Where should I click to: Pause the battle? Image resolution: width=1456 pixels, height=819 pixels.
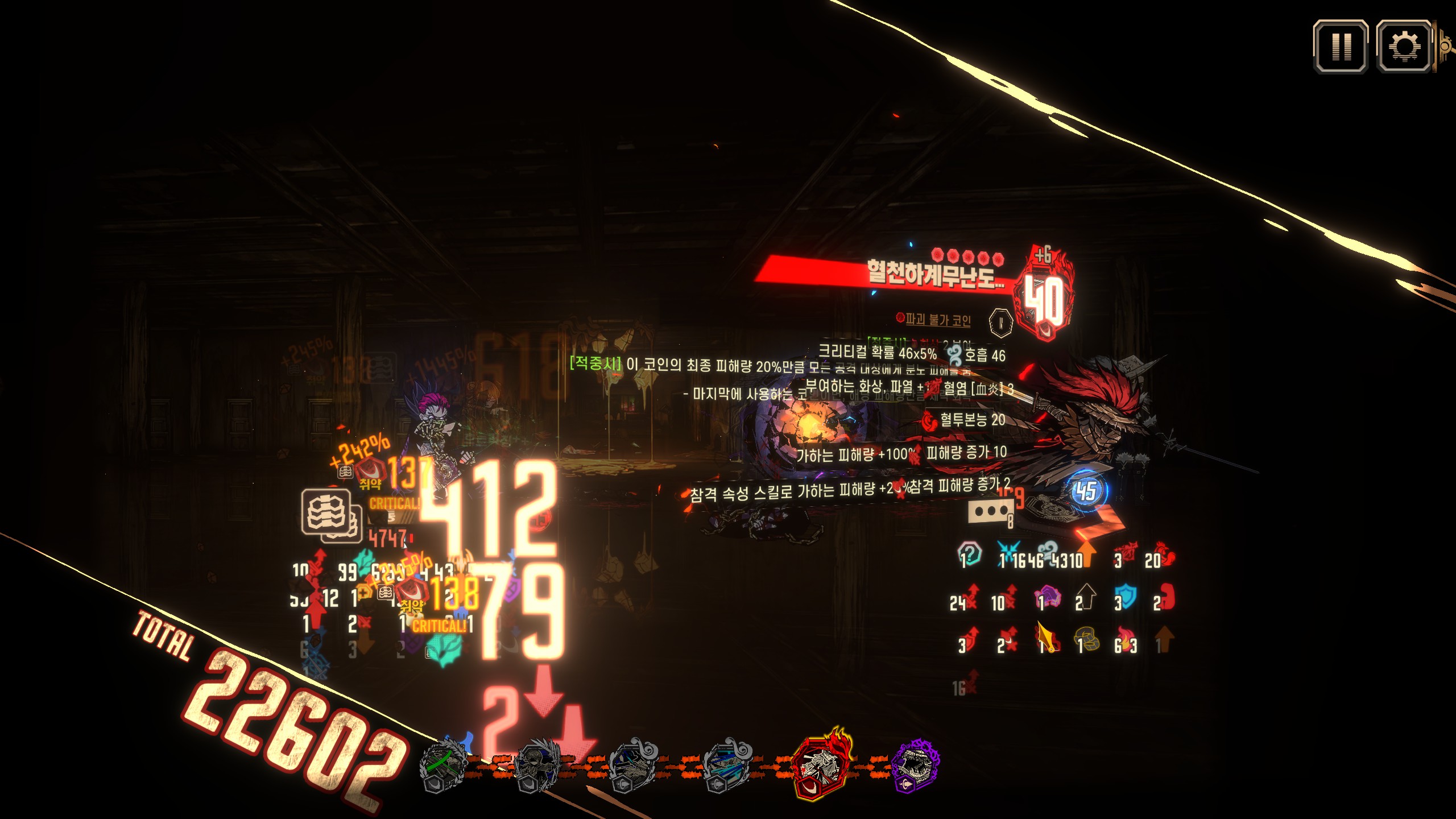click(1341, 47)
